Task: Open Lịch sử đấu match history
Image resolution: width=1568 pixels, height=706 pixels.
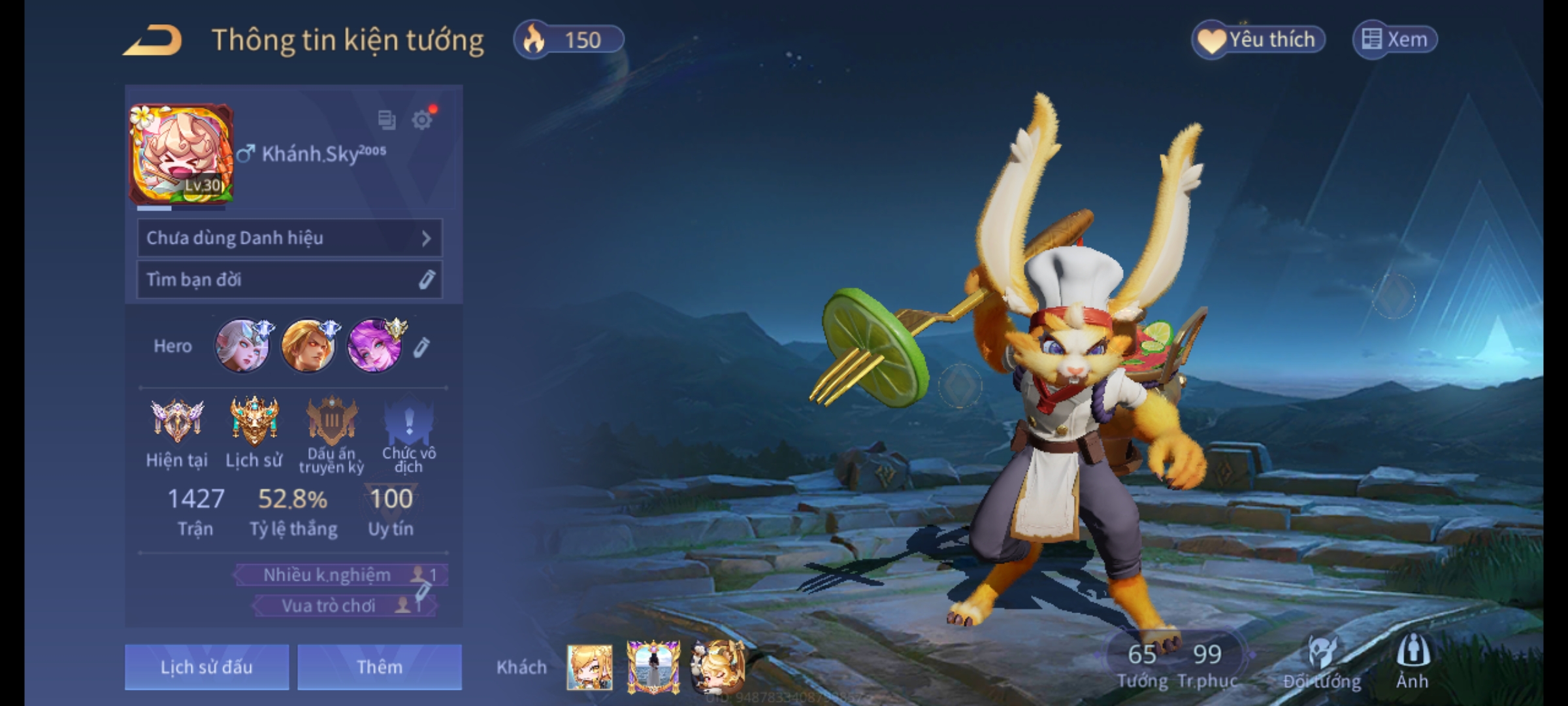Action: point(206,667)
